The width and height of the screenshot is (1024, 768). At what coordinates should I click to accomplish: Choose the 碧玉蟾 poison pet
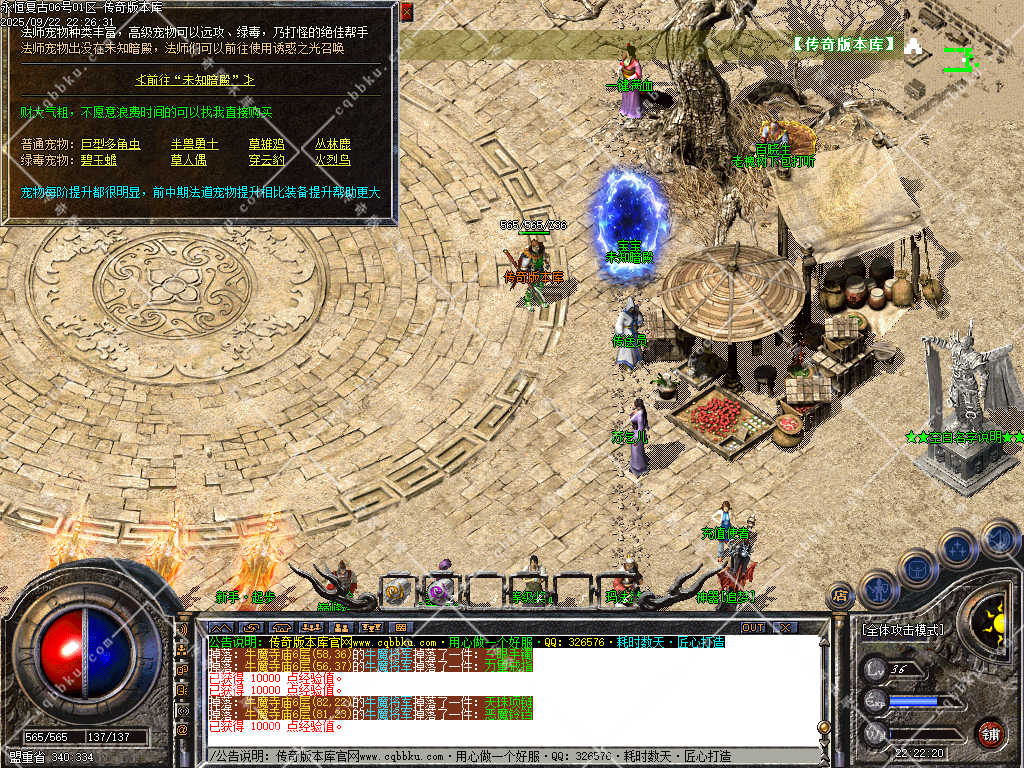(99, 159)
